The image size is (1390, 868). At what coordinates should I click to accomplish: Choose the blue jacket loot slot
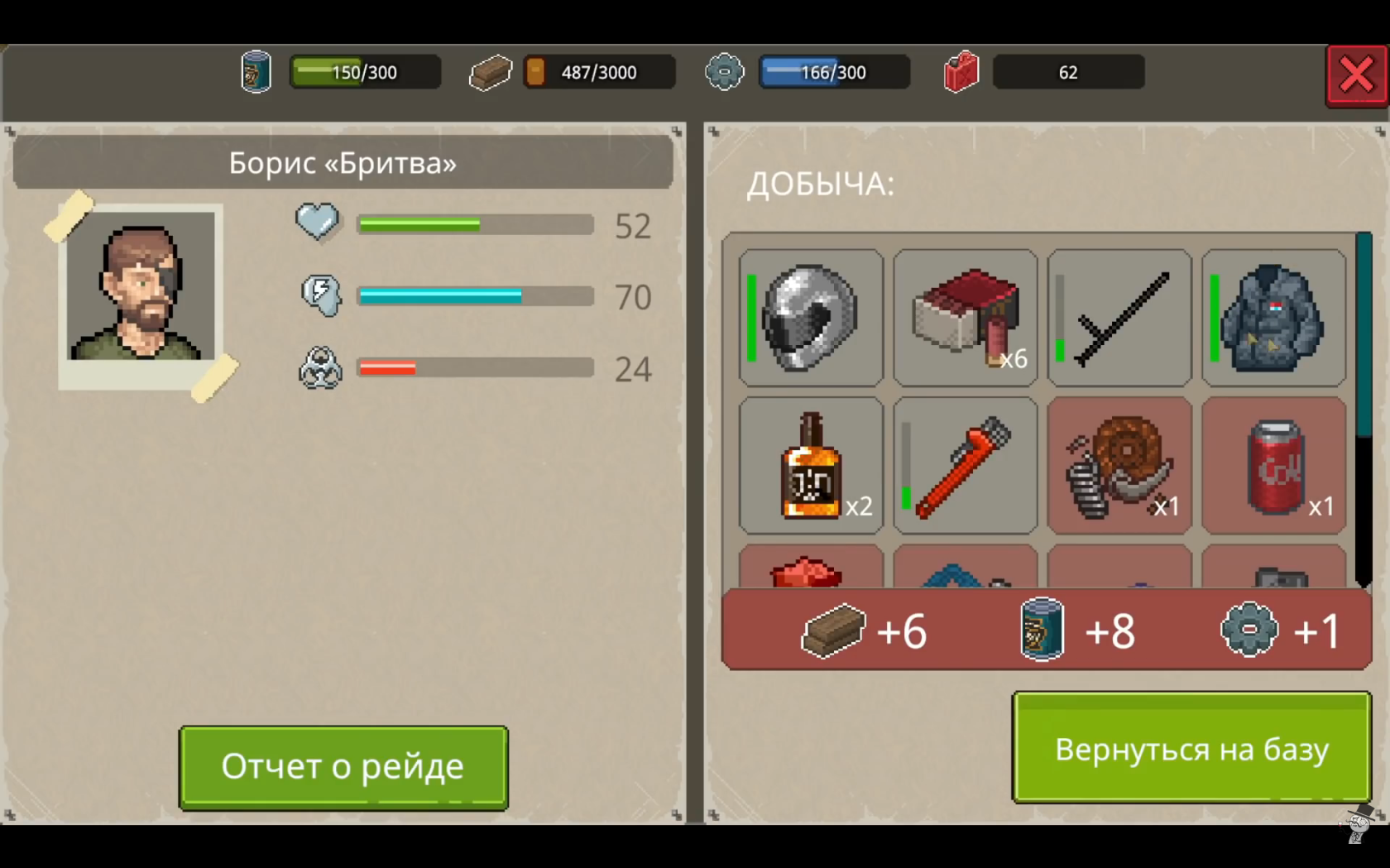coord(1274,318)
